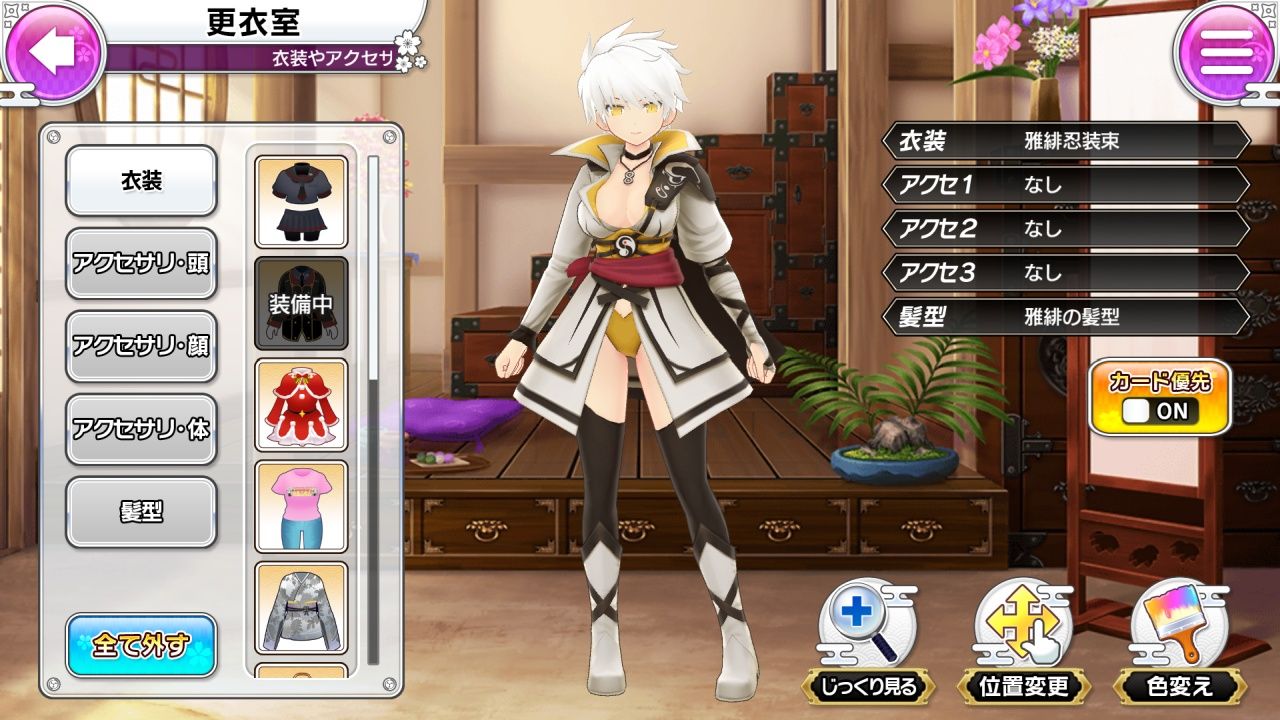Click the 髪型 row showing 雅緋の髪型
The image size is (1280, 720).
point(1060,316)
